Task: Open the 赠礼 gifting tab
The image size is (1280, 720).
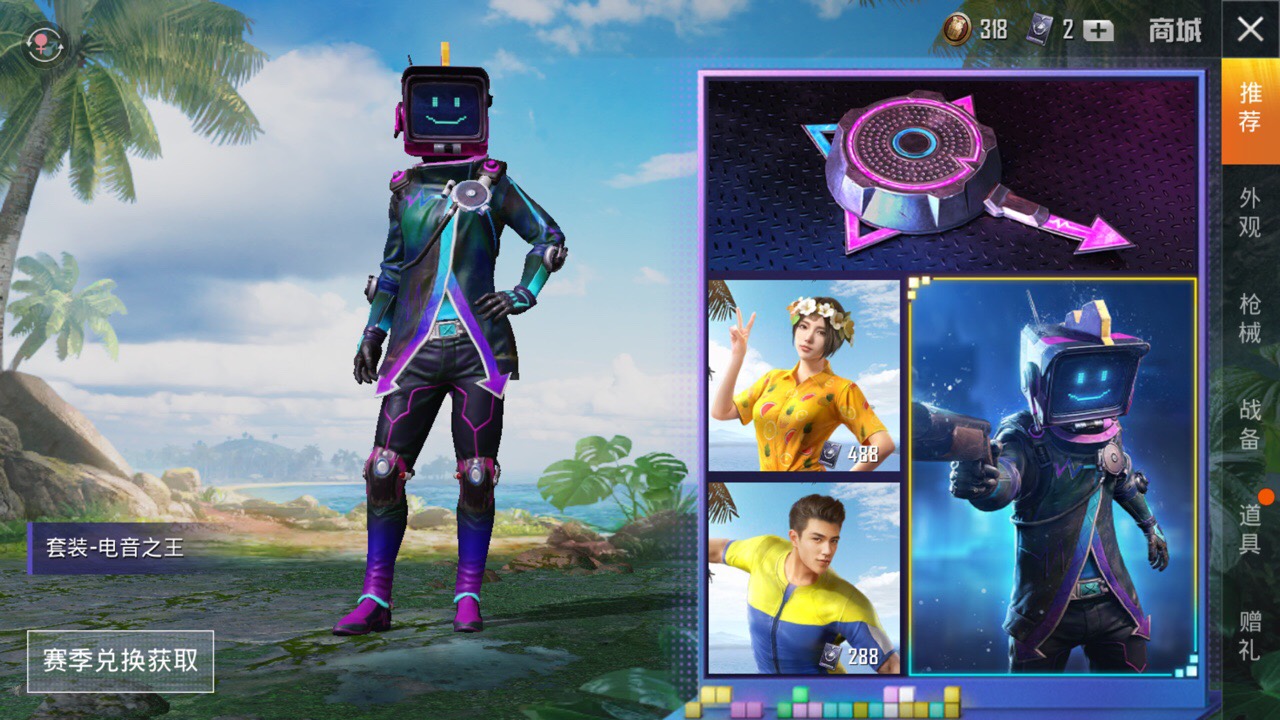Action: [x=1250, y=635]
